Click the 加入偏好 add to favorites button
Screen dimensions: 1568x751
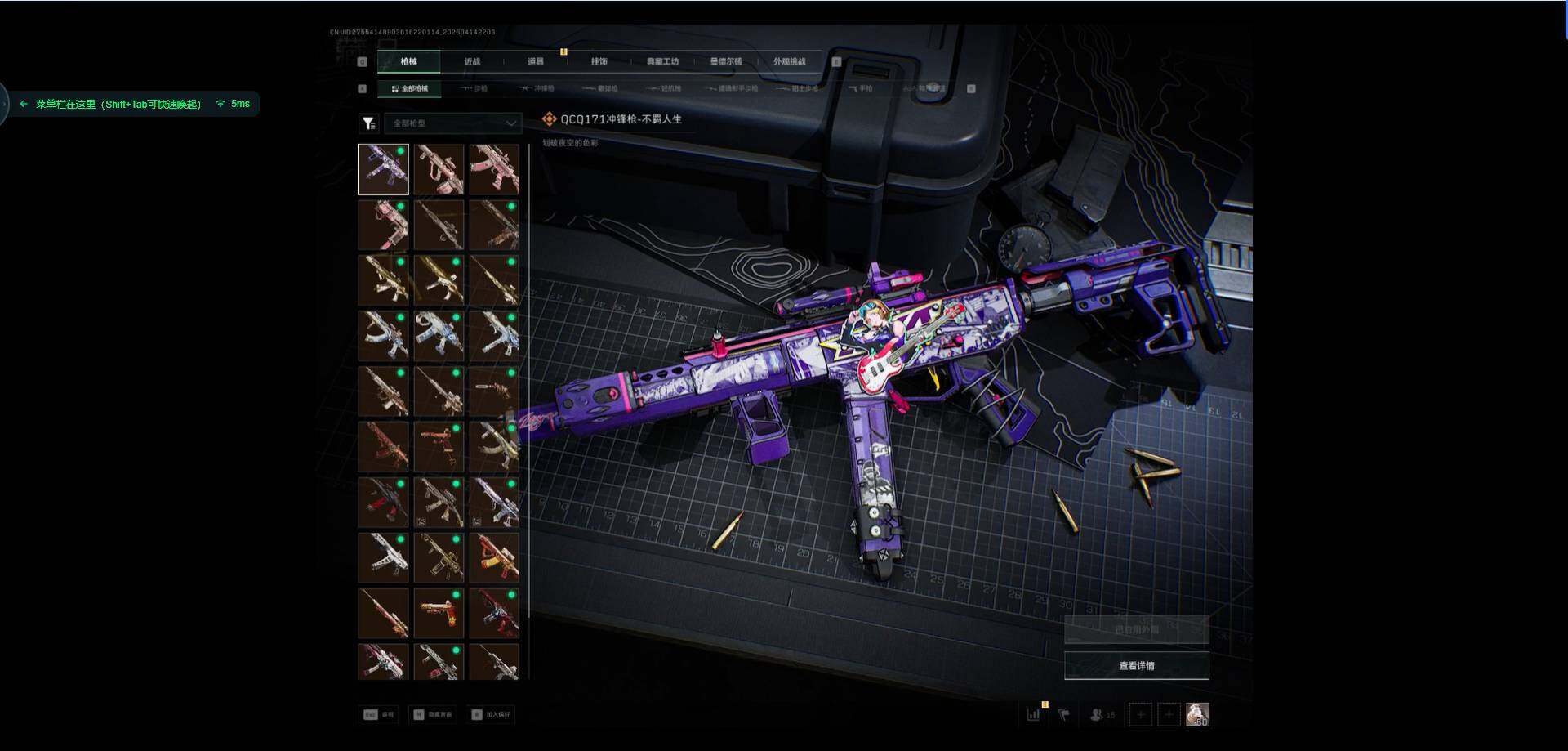[491, 715]
